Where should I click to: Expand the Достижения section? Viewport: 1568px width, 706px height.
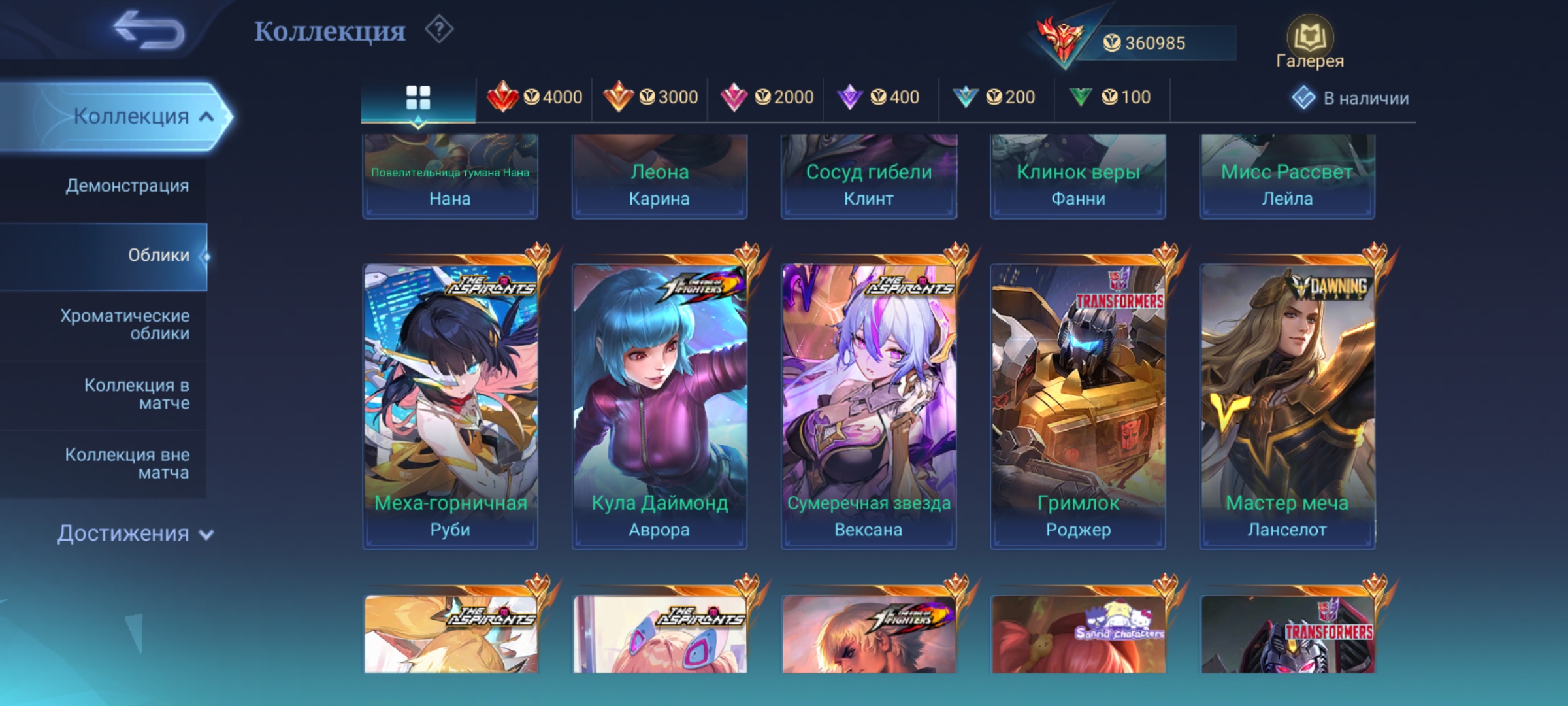pos(135,533)
